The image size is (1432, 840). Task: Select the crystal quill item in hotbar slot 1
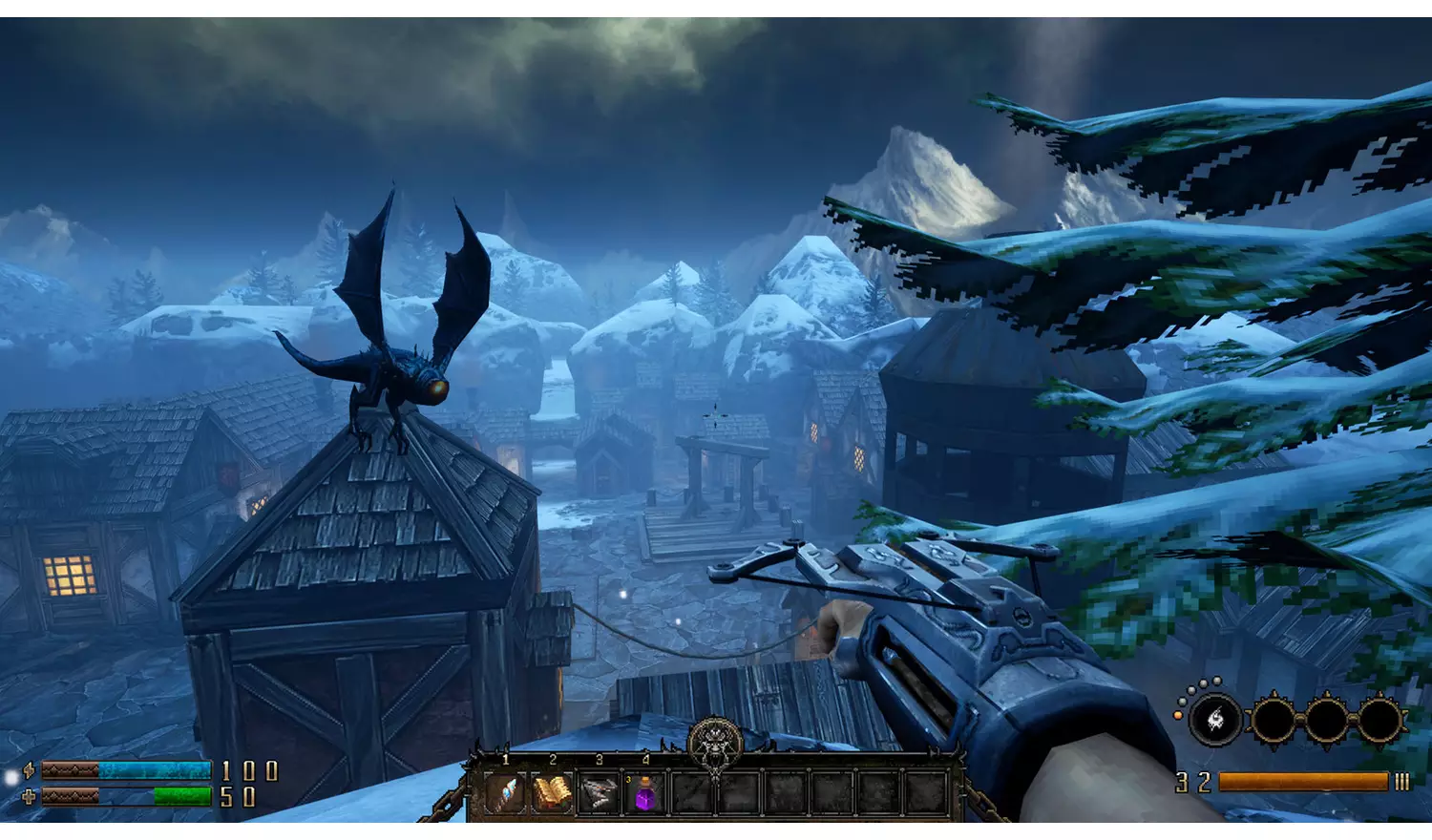[x=505, y=792]
